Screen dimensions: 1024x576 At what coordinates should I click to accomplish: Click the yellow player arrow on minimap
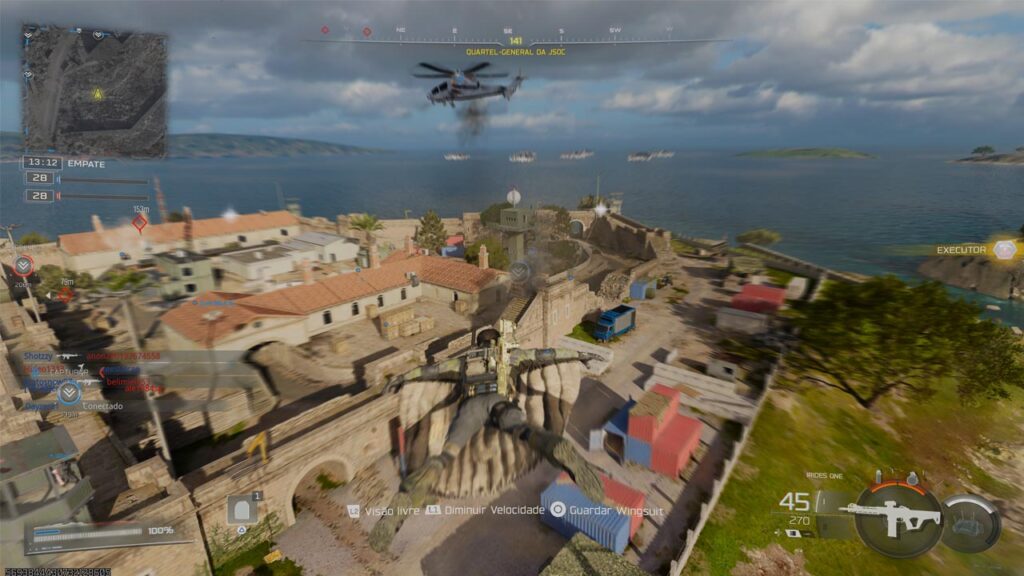pos(97,94)
